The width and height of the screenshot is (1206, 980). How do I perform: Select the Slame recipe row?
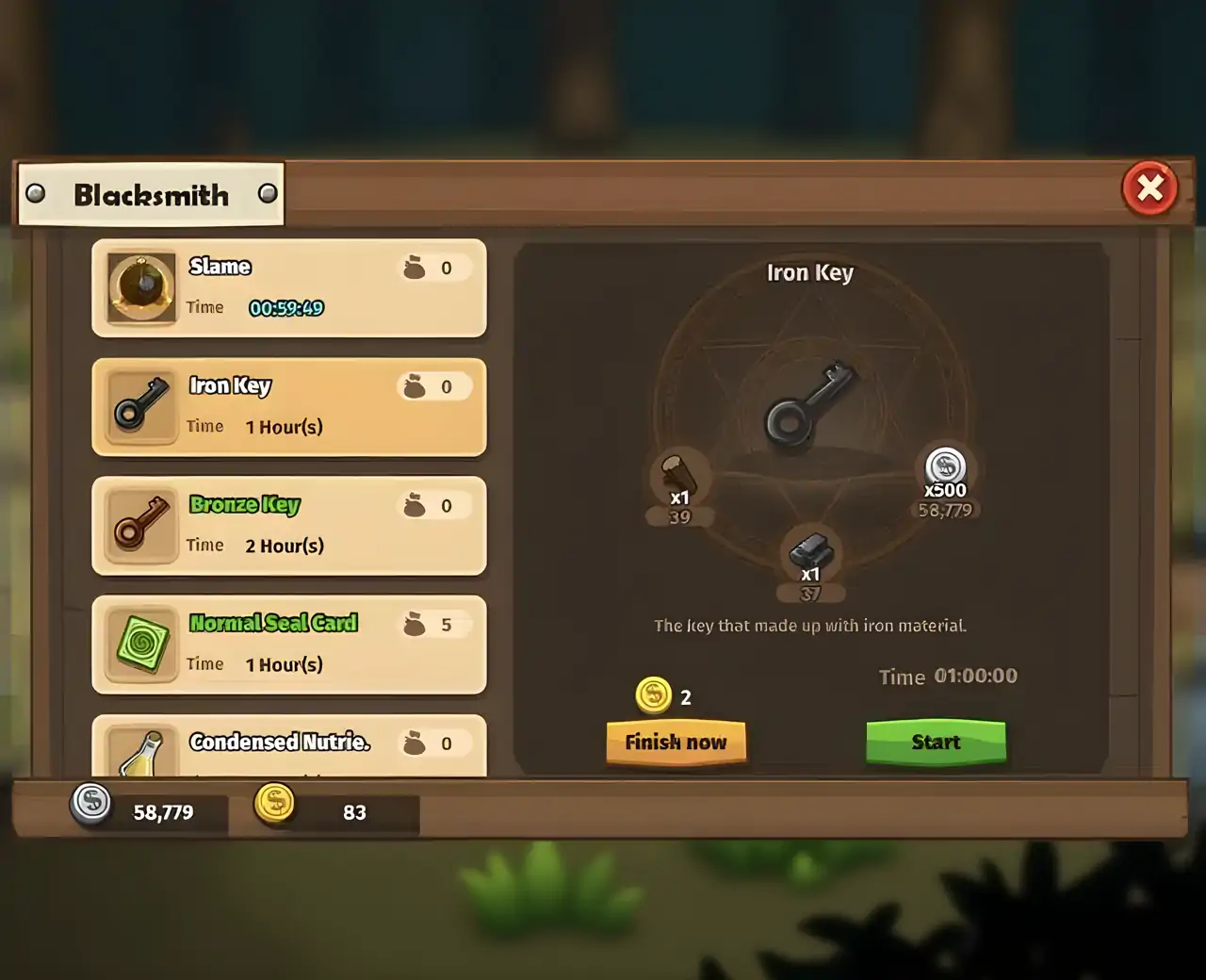tap(288, 288)
